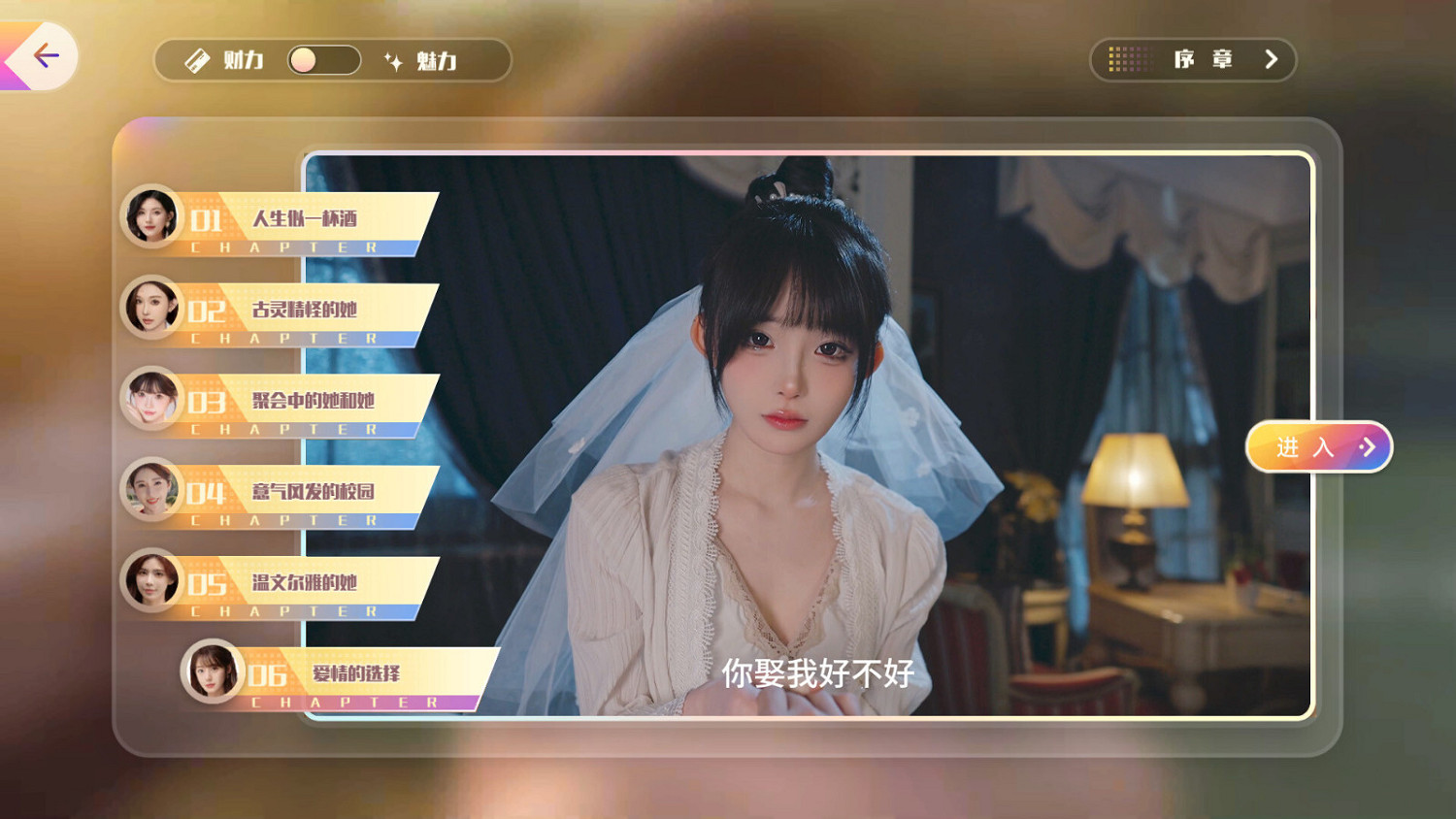Open chapter 01 人生似一杯酒
Image resolution: width=1456 pixels, height=819 pixels.
click(306, 220)
